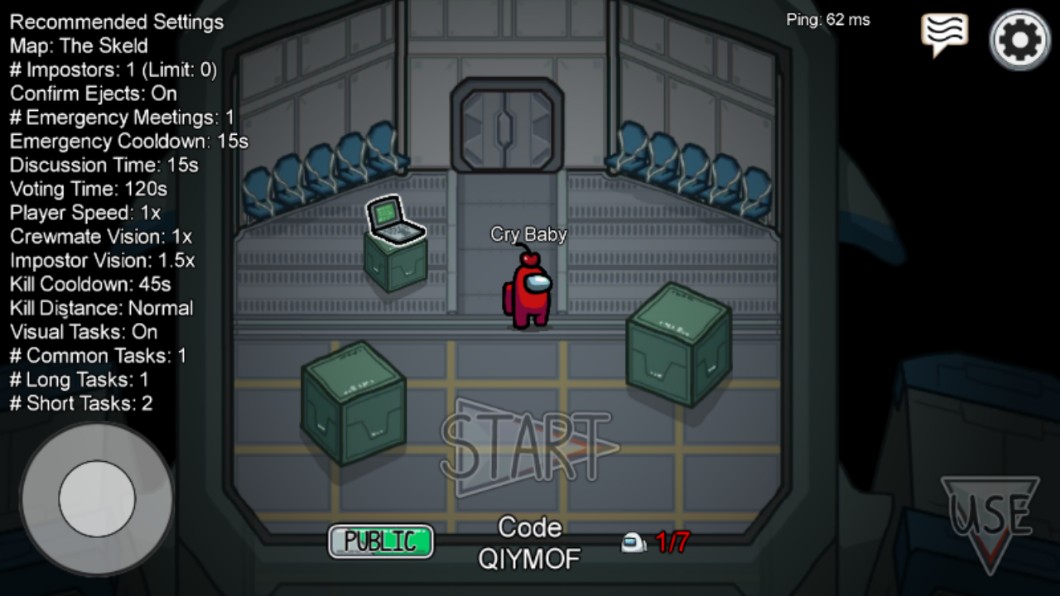Viewport: 1060px width, 596px height.
Task: Open the settings gear menu
Action: tap(1020, 40)
